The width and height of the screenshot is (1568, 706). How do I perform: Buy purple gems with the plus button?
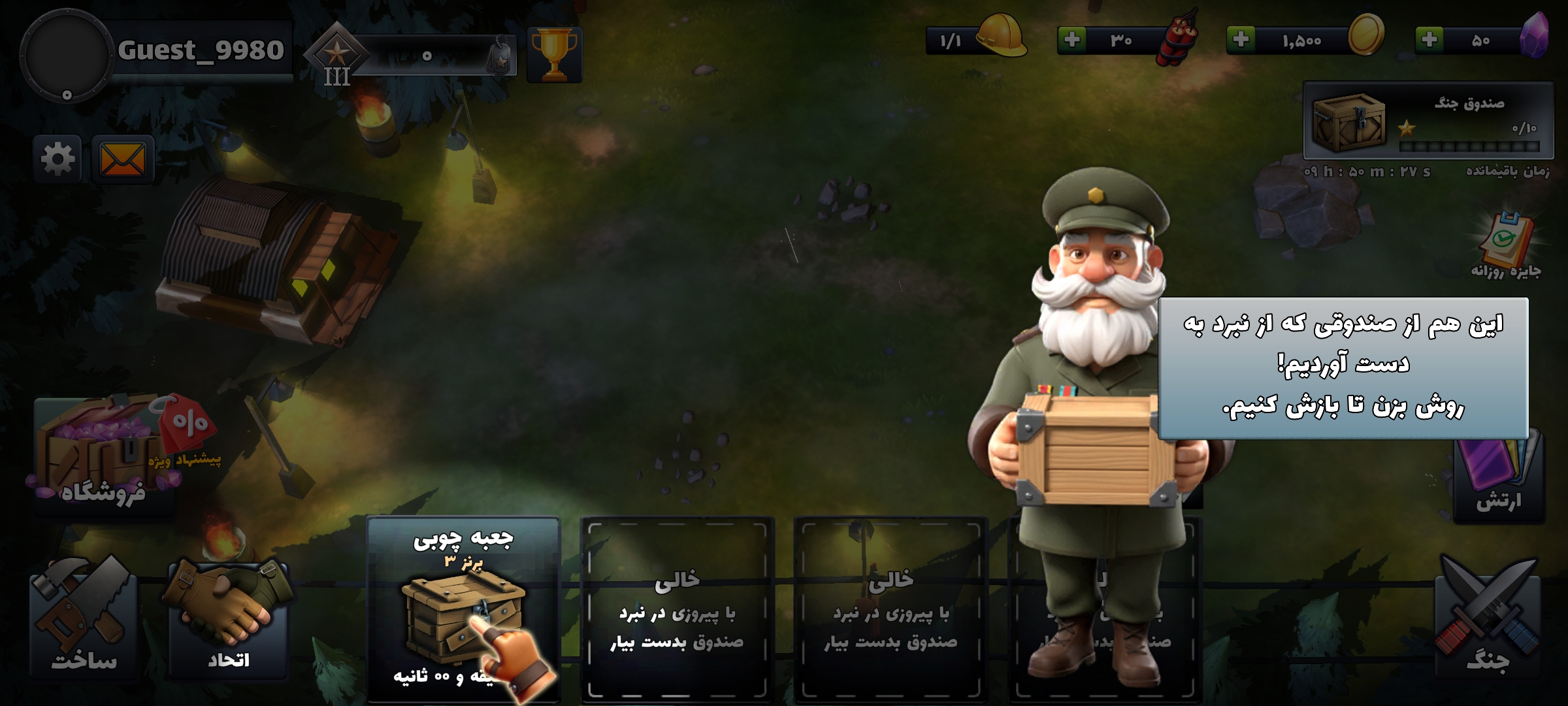(x=1429, y=40)
